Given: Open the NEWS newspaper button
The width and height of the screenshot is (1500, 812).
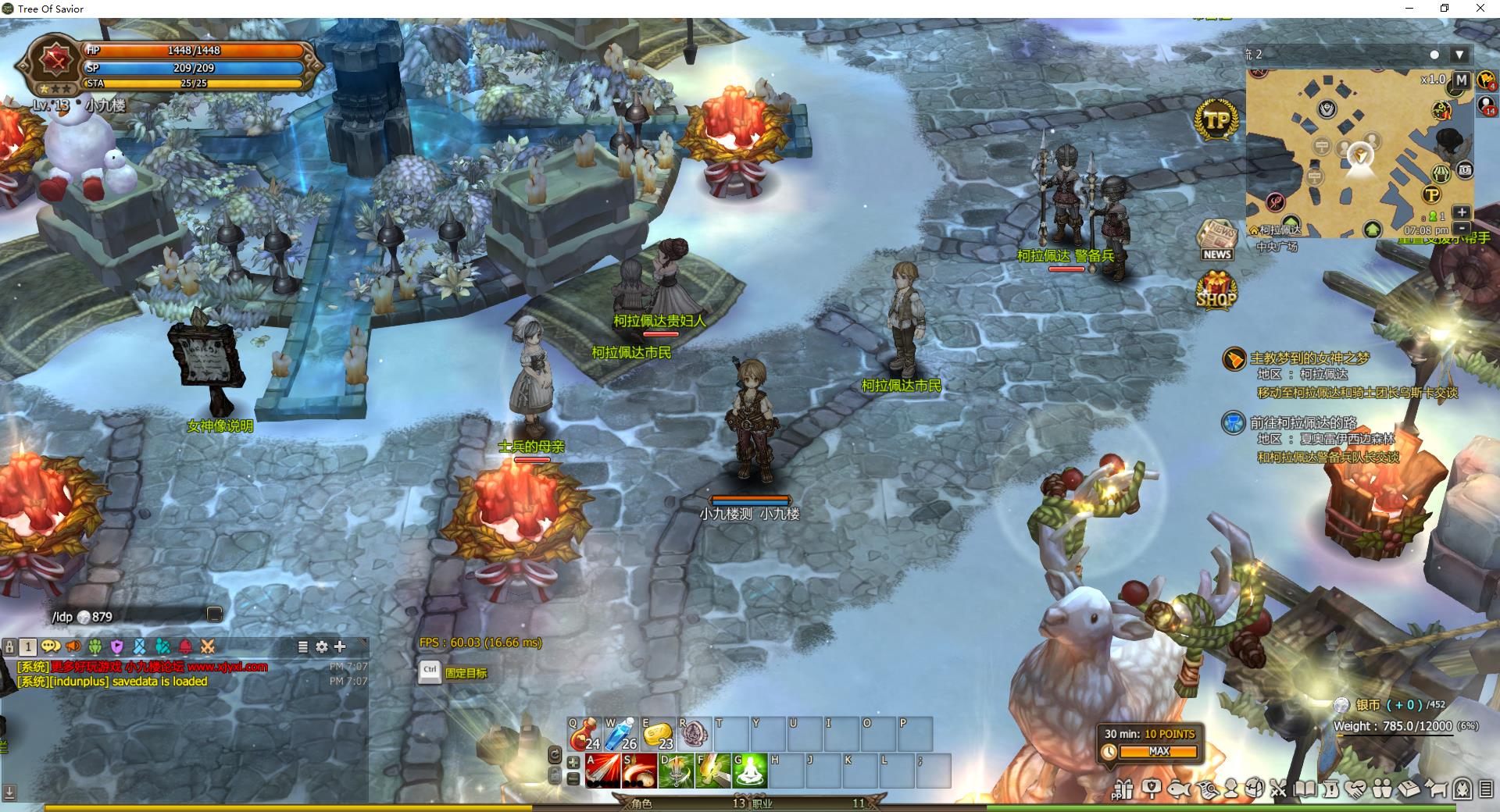Looking at the screenshot, I should [x=1217, y=240].
